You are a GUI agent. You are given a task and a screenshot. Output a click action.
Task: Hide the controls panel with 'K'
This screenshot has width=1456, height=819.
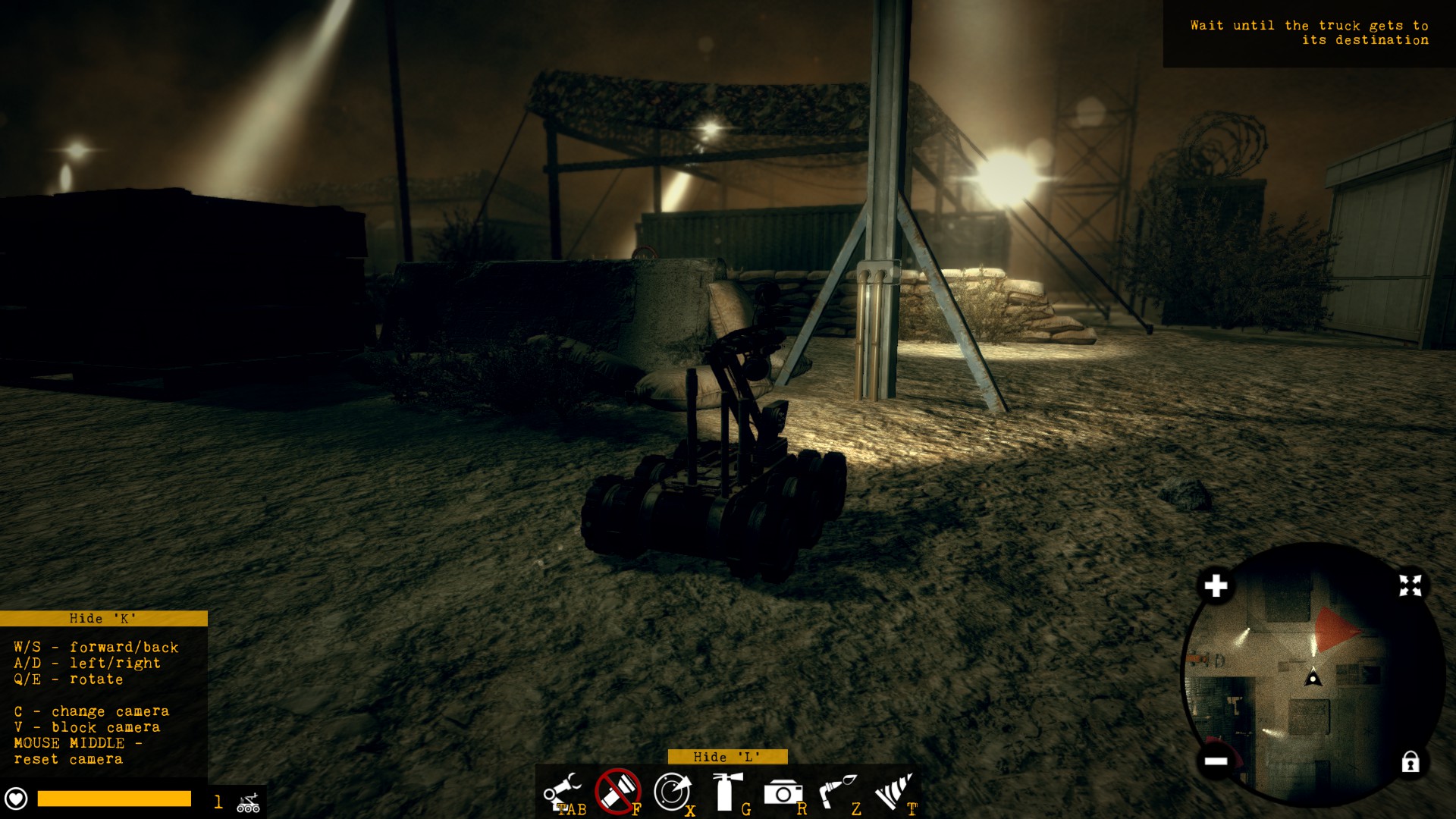(104, 619)
